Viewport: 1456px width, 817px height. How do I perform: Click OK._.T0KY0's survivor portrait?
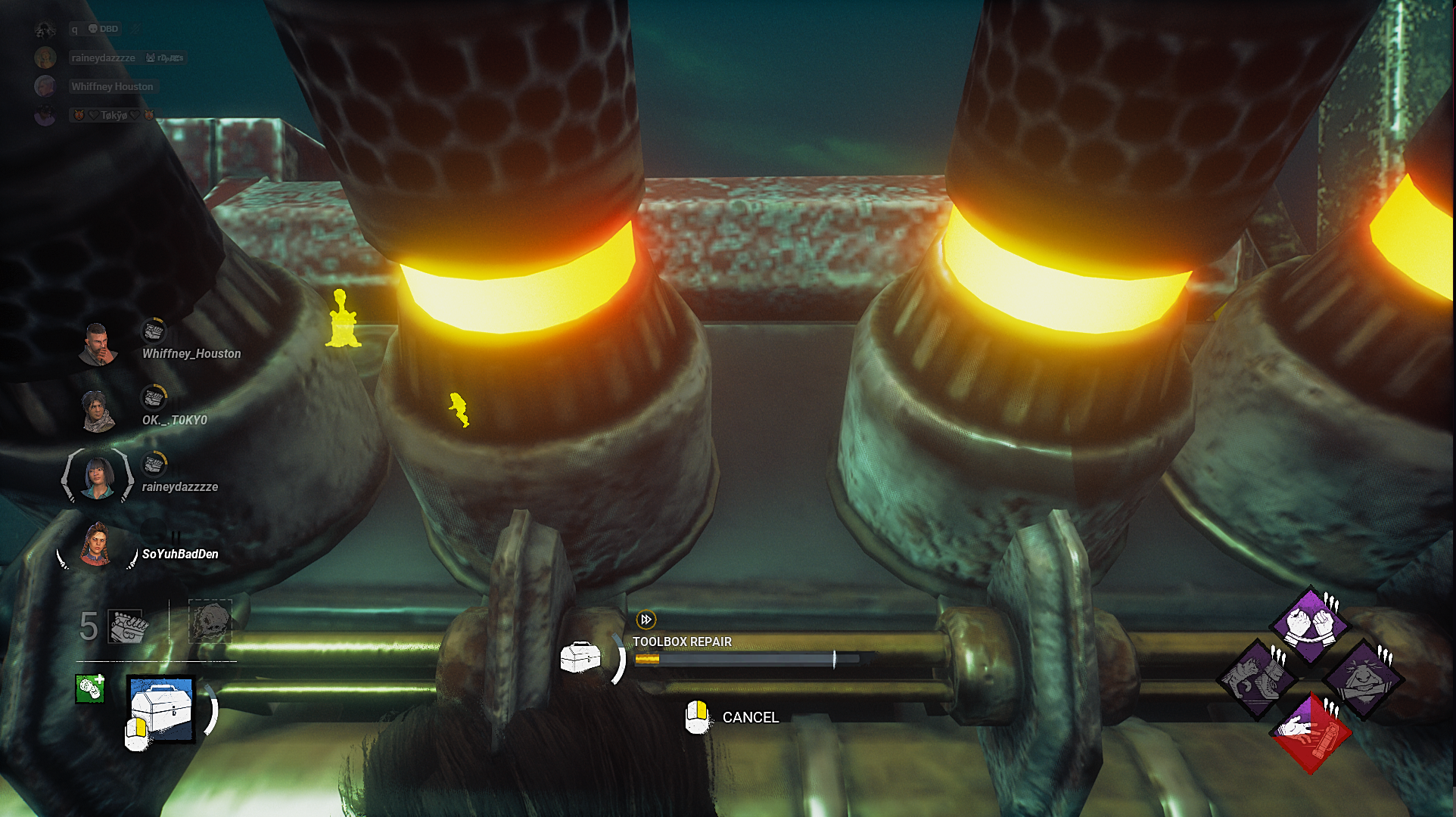point(98,412)
